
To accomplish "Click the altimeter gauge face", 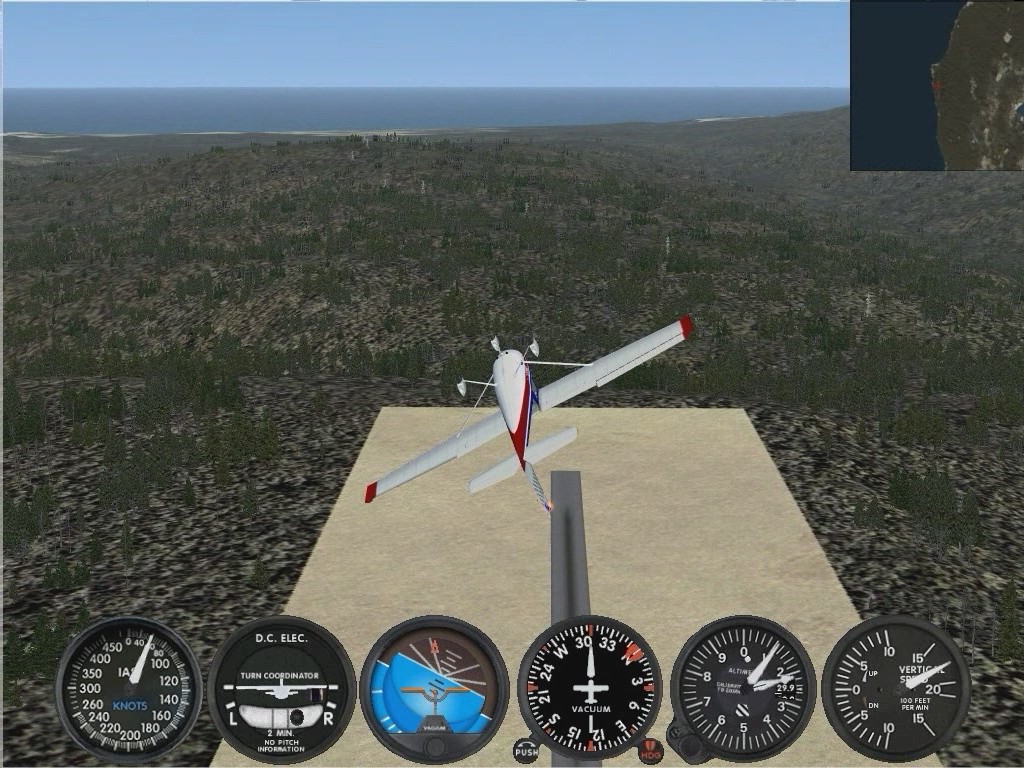I will (743, 688).
